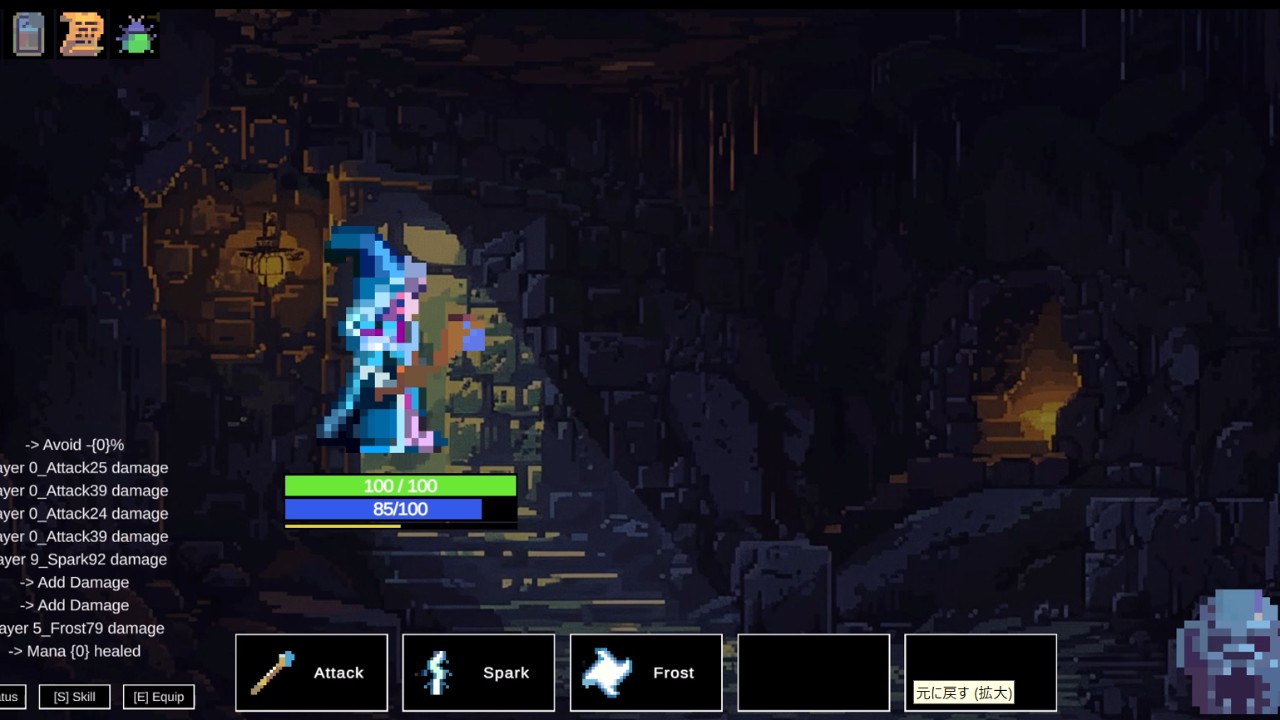The image size is (1280, 720).
Task: Open the orange scroll icon
Action: pos(82,35)
